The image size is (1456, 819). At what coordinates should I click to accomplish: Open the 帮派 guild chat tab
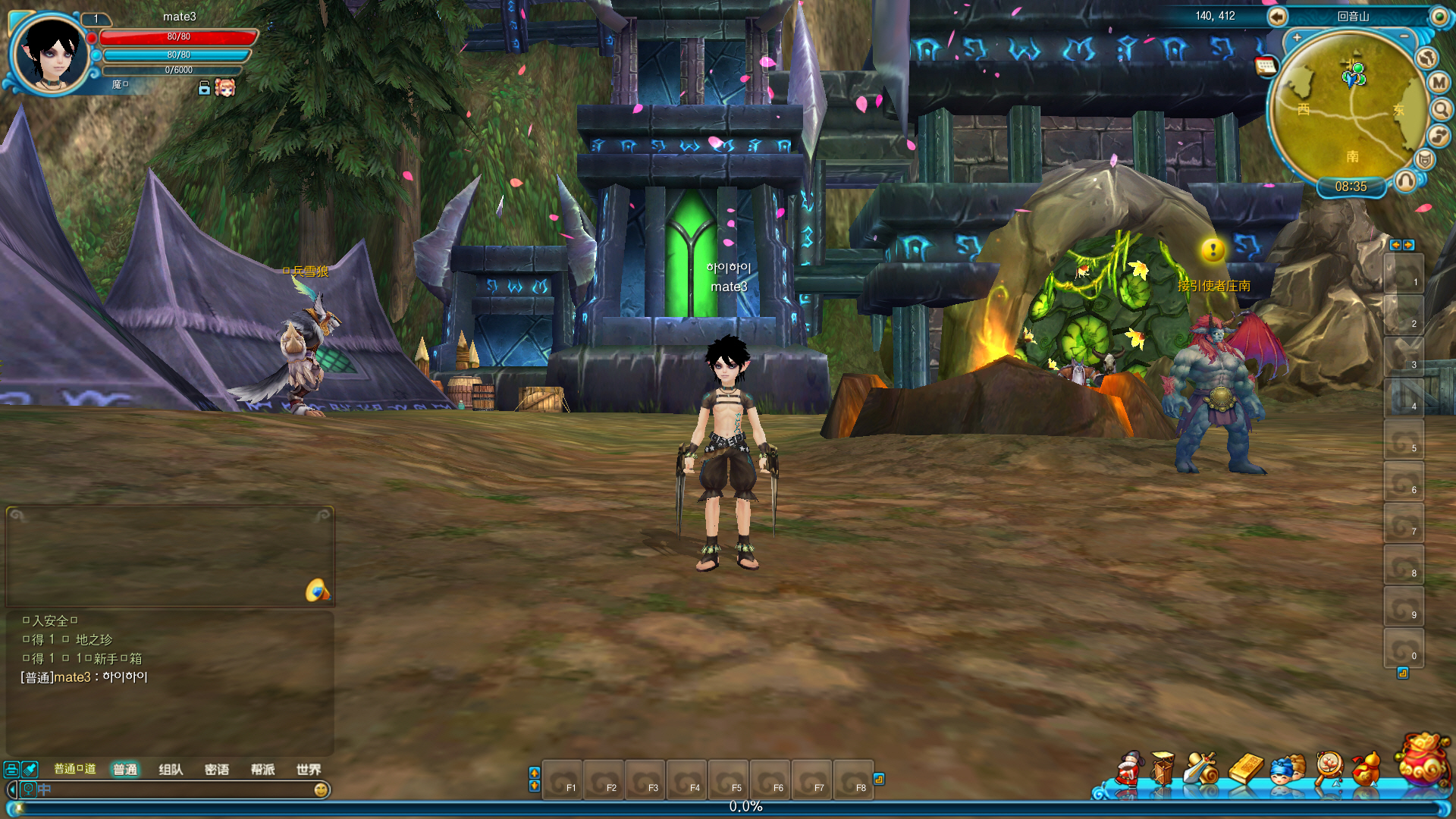click(262, 770)
